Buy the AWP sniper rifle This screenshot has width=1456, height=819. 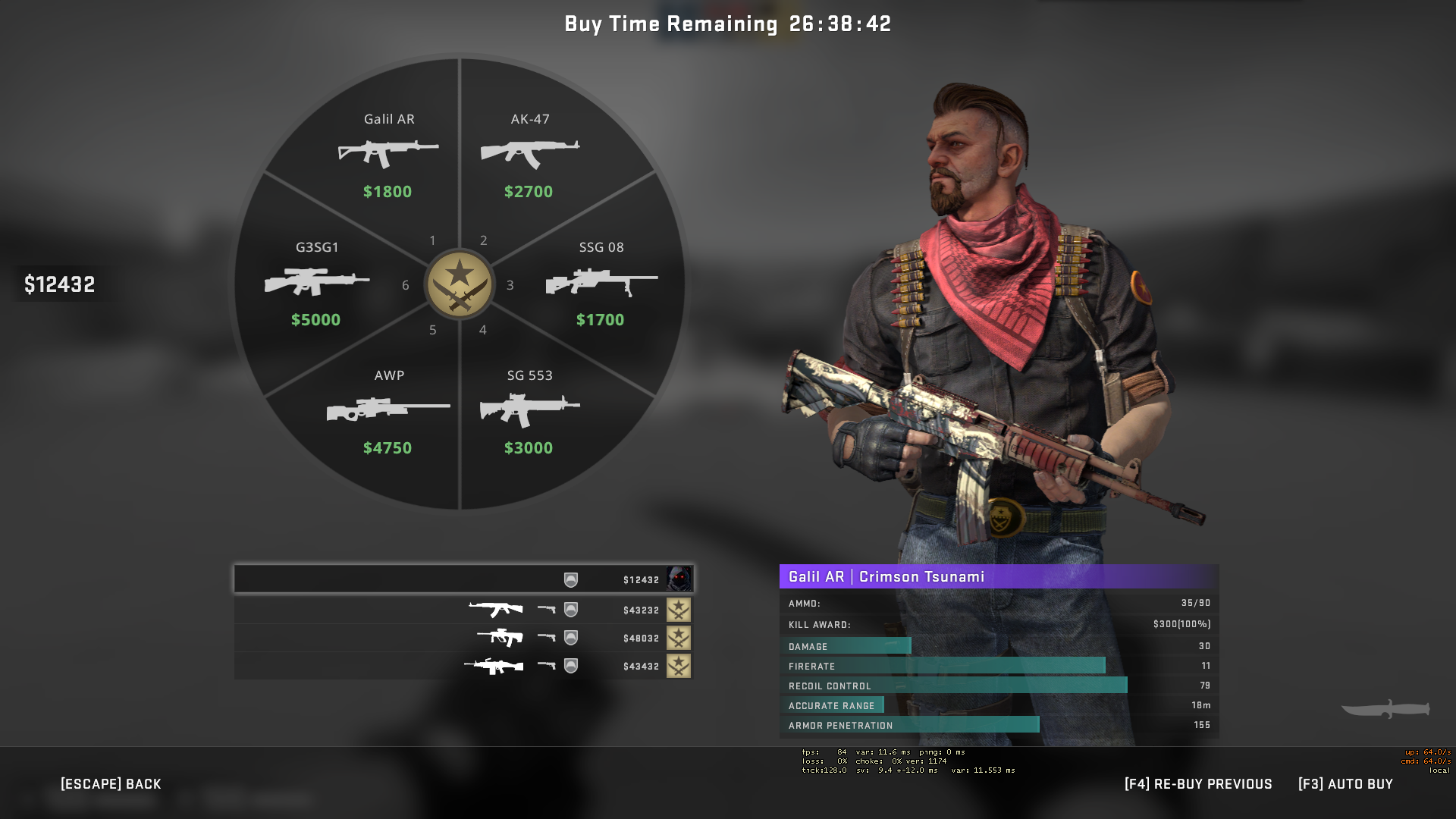coord(389,409)
